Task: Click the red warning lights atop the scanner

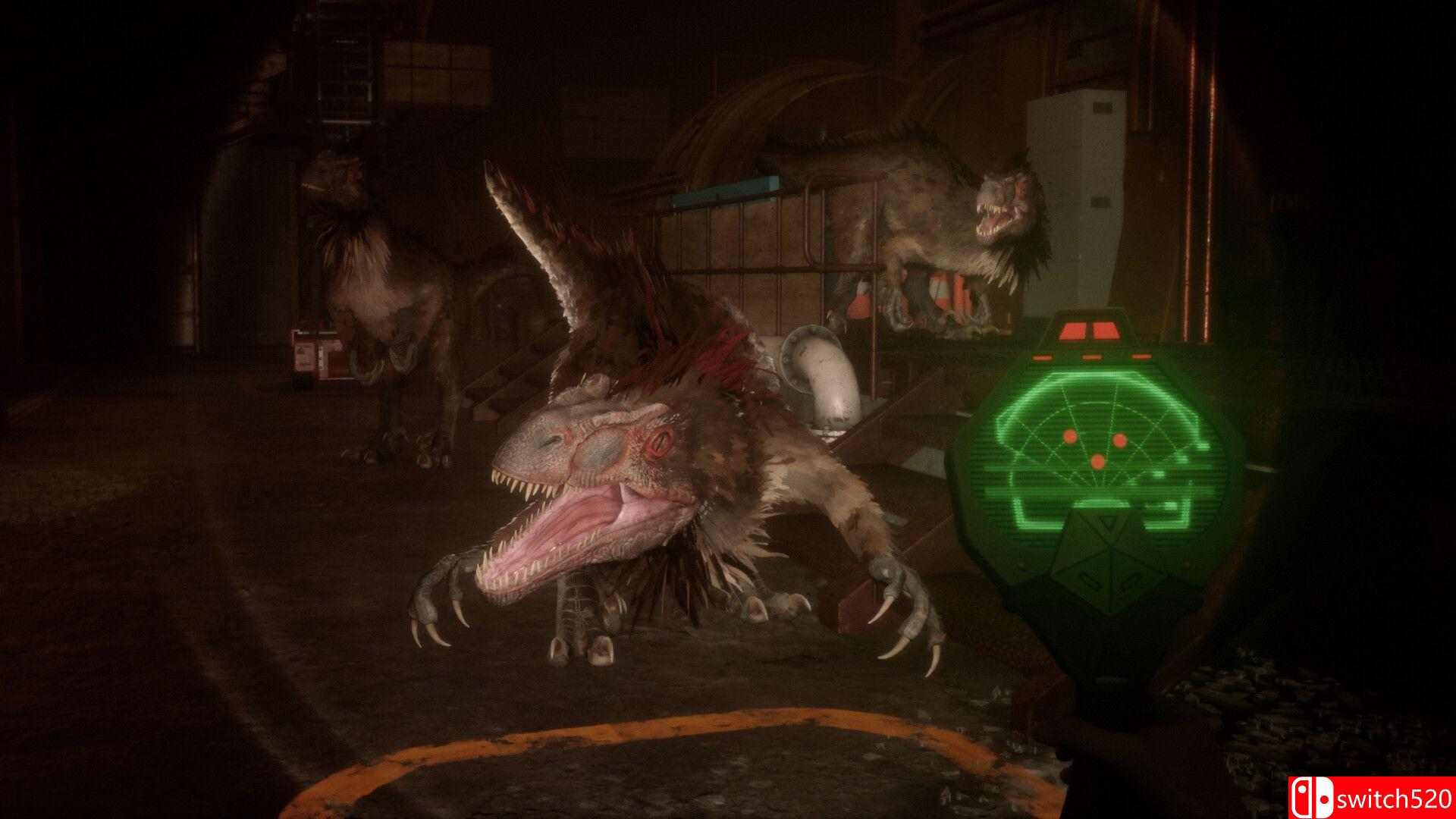Action: tap(1089, 330)
